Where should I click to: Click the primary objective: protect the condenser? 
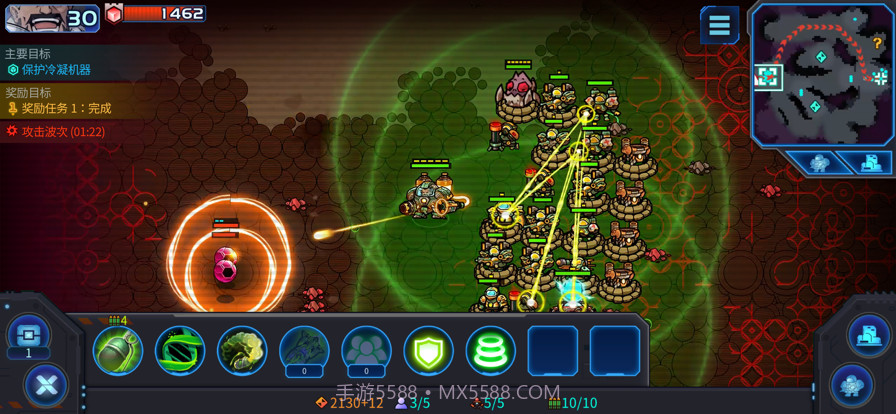[x=56, y=70]
